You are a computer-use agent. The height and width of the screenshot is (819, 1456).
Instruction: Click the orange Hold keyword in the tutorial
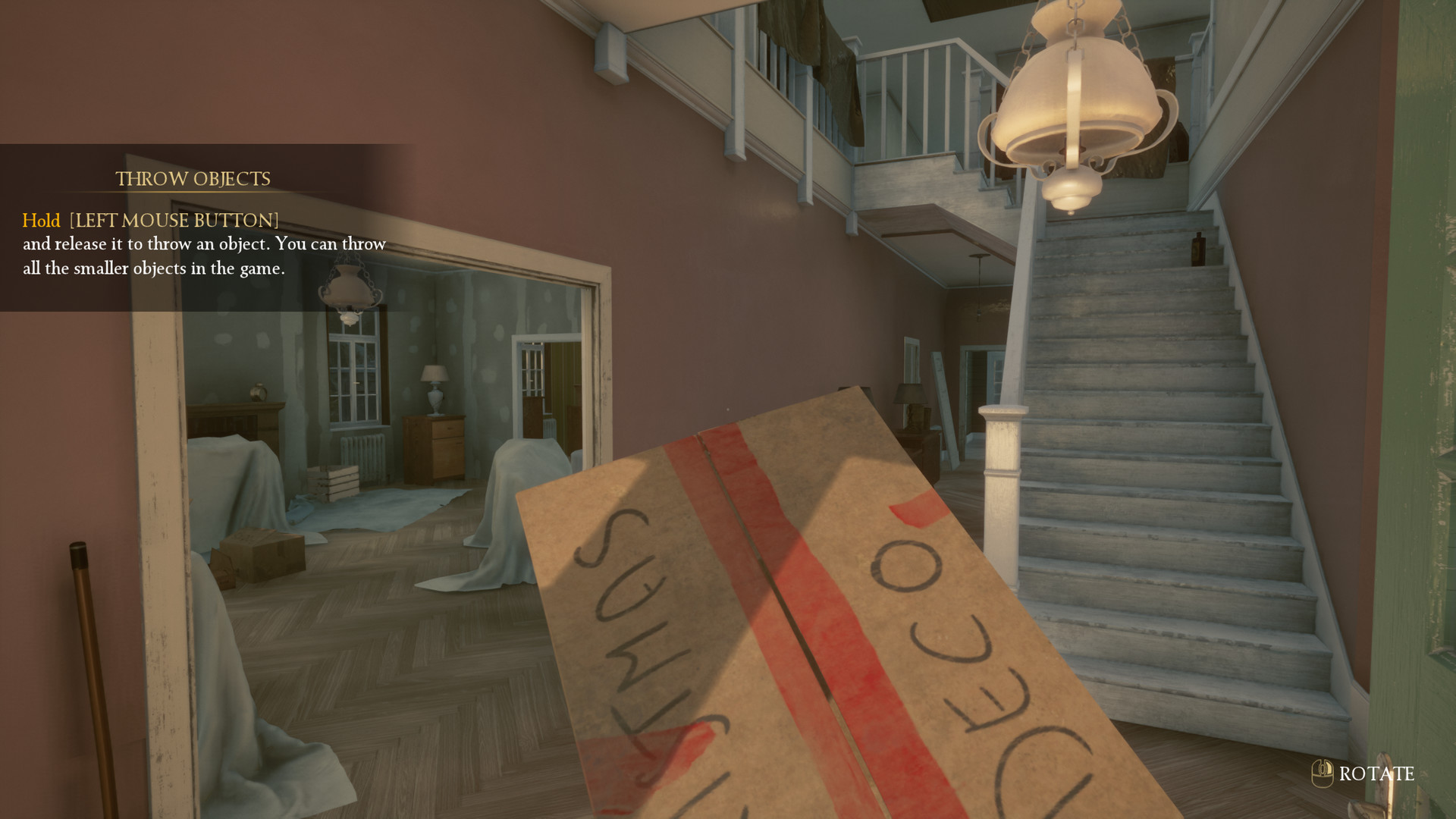[42, 221]
